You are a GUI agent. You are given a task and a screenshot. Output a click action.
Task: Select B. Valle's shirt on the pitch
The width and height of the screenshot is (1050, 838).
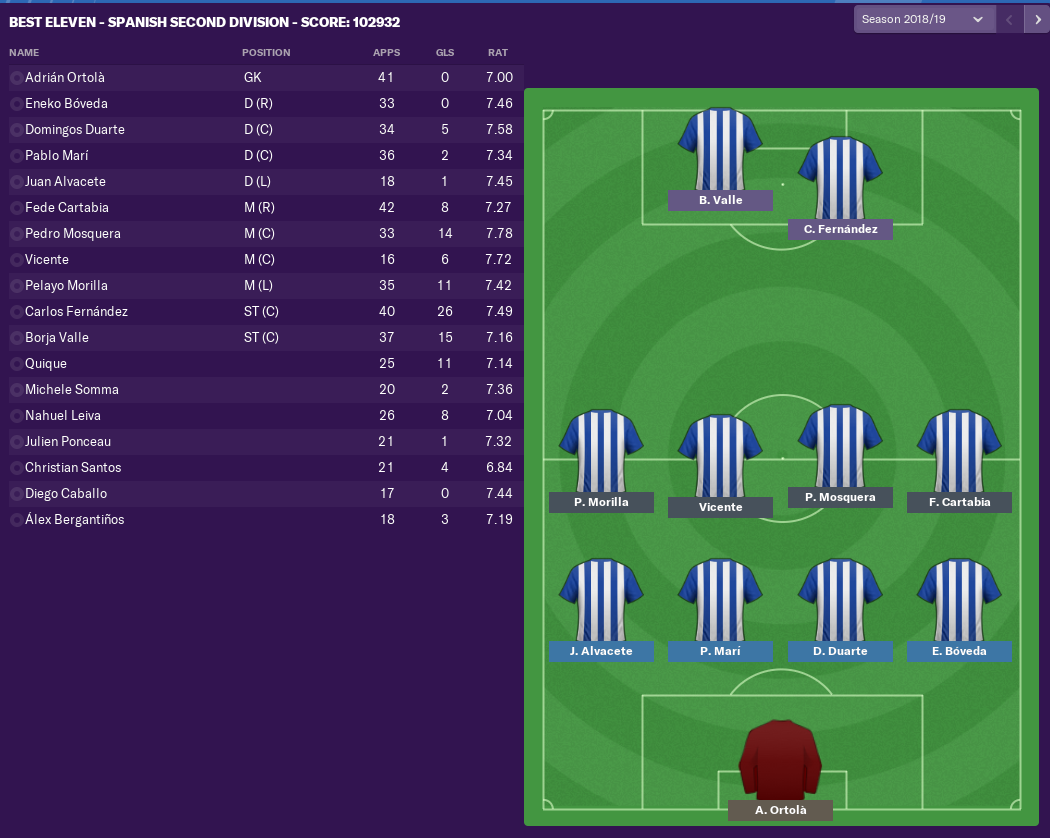pyautogui.click(x=720, y=148)
